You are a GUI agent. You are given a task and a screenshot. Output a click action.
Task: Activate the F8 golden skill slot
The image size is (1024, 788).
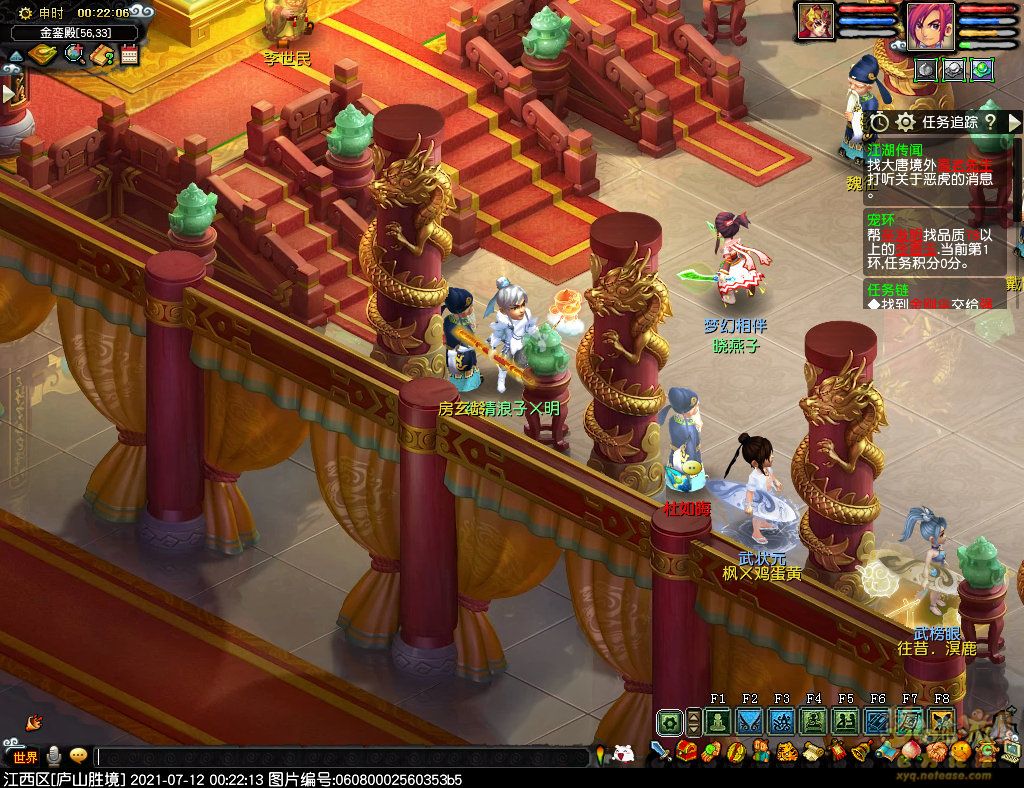point(941,721)
